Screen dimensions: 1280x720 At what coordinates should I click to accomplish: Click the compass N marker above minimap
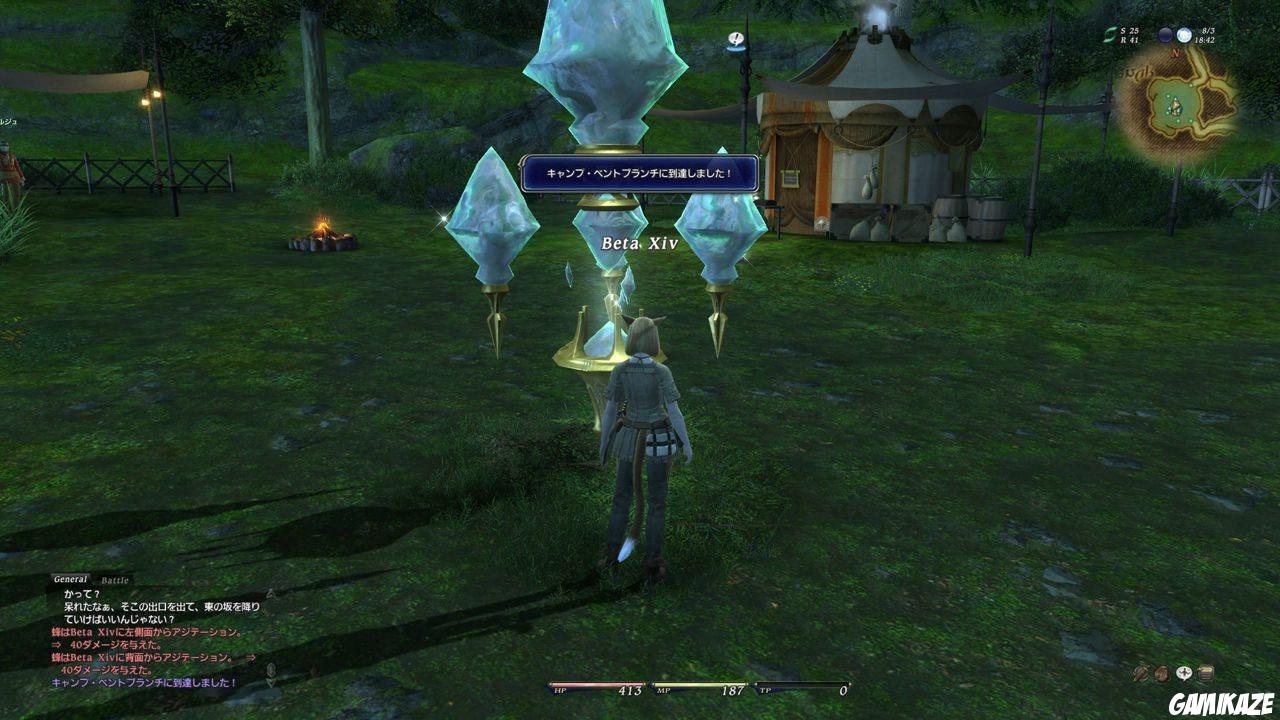pyautogui.click(x=1176, y=52)
